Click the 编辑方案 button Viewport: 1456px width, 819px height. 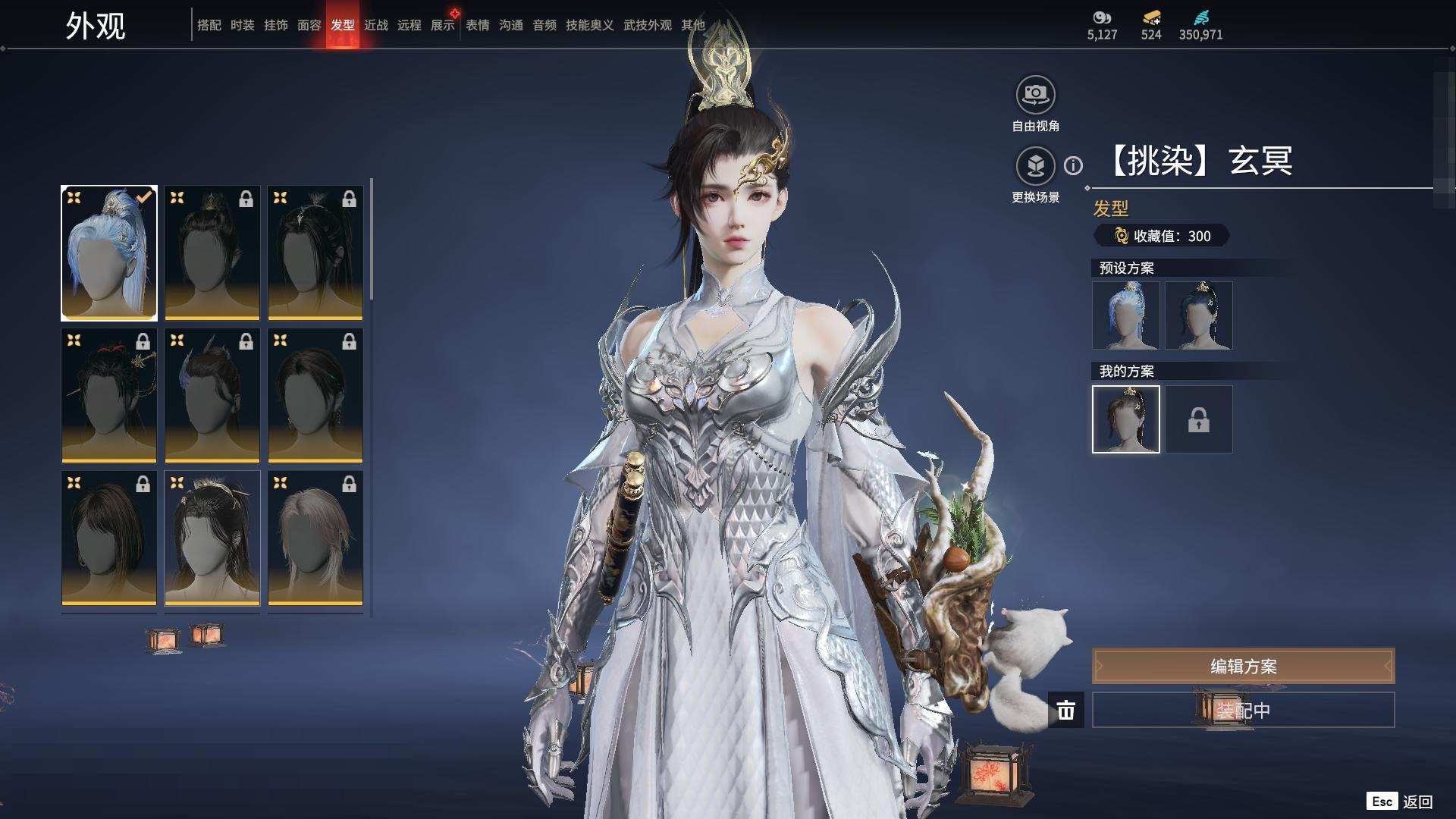(x=1243, y=666)
